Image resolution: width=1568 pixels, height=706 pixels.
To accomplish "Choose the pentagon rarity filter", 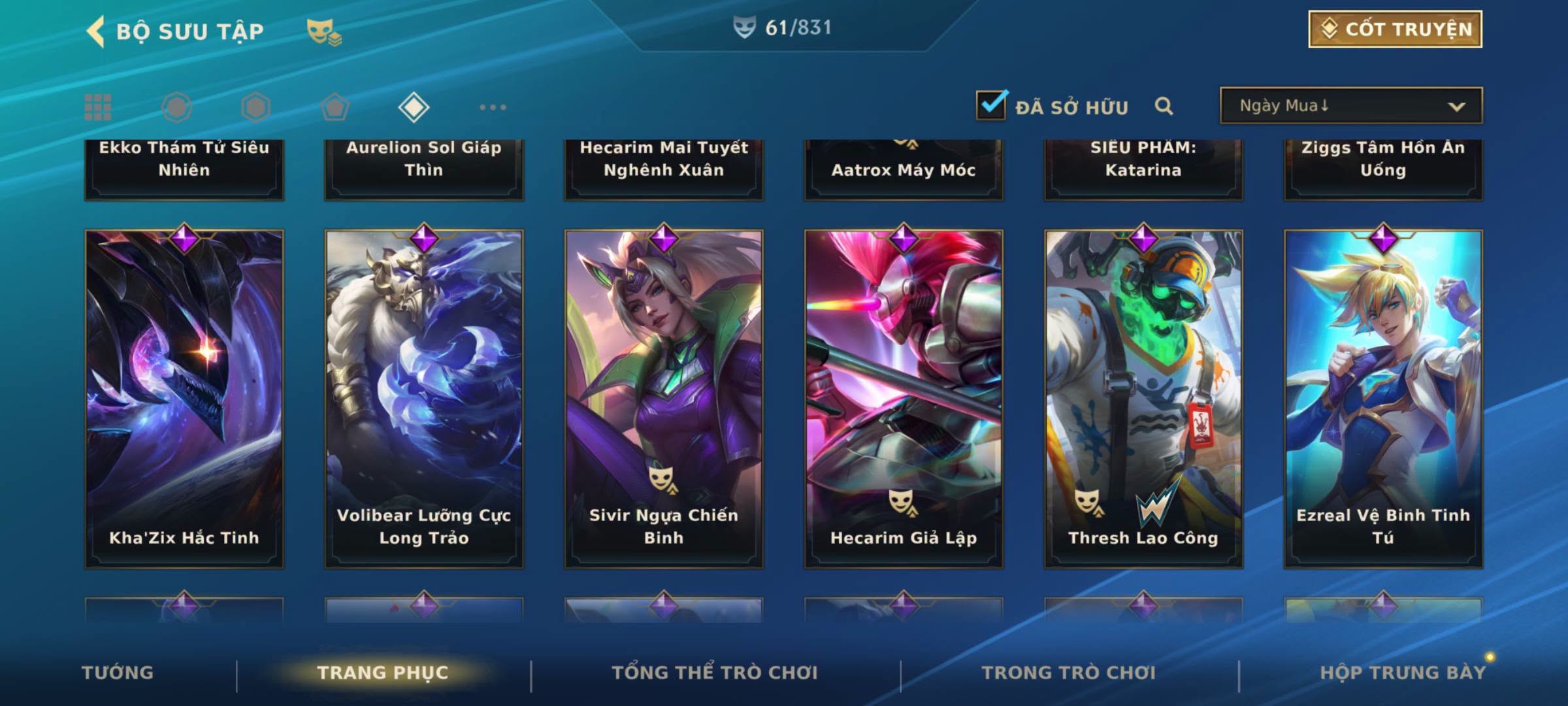I will (335, 107).
